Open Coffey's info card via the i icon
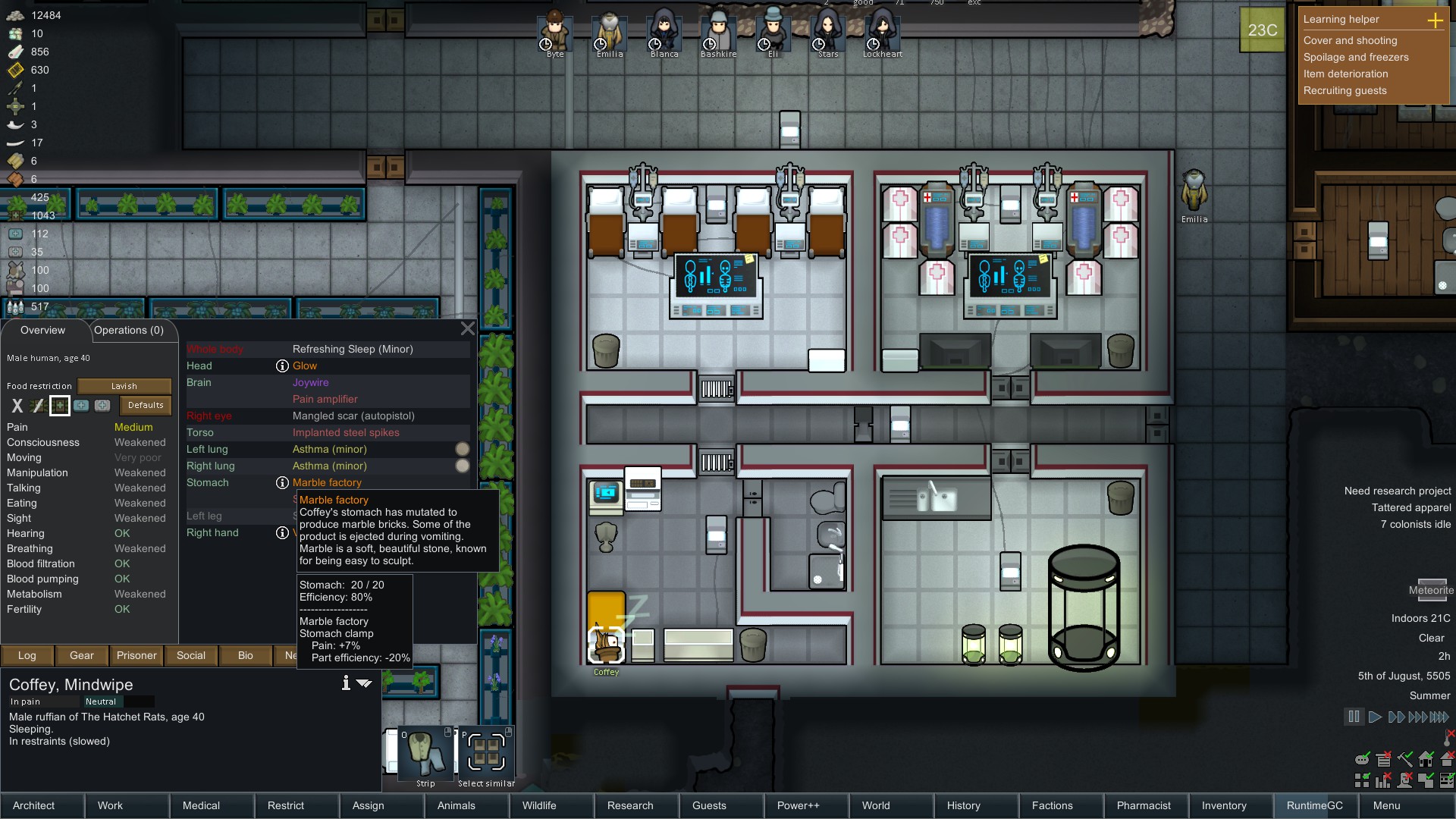The image size is (1456, 819). pos(346,683)
